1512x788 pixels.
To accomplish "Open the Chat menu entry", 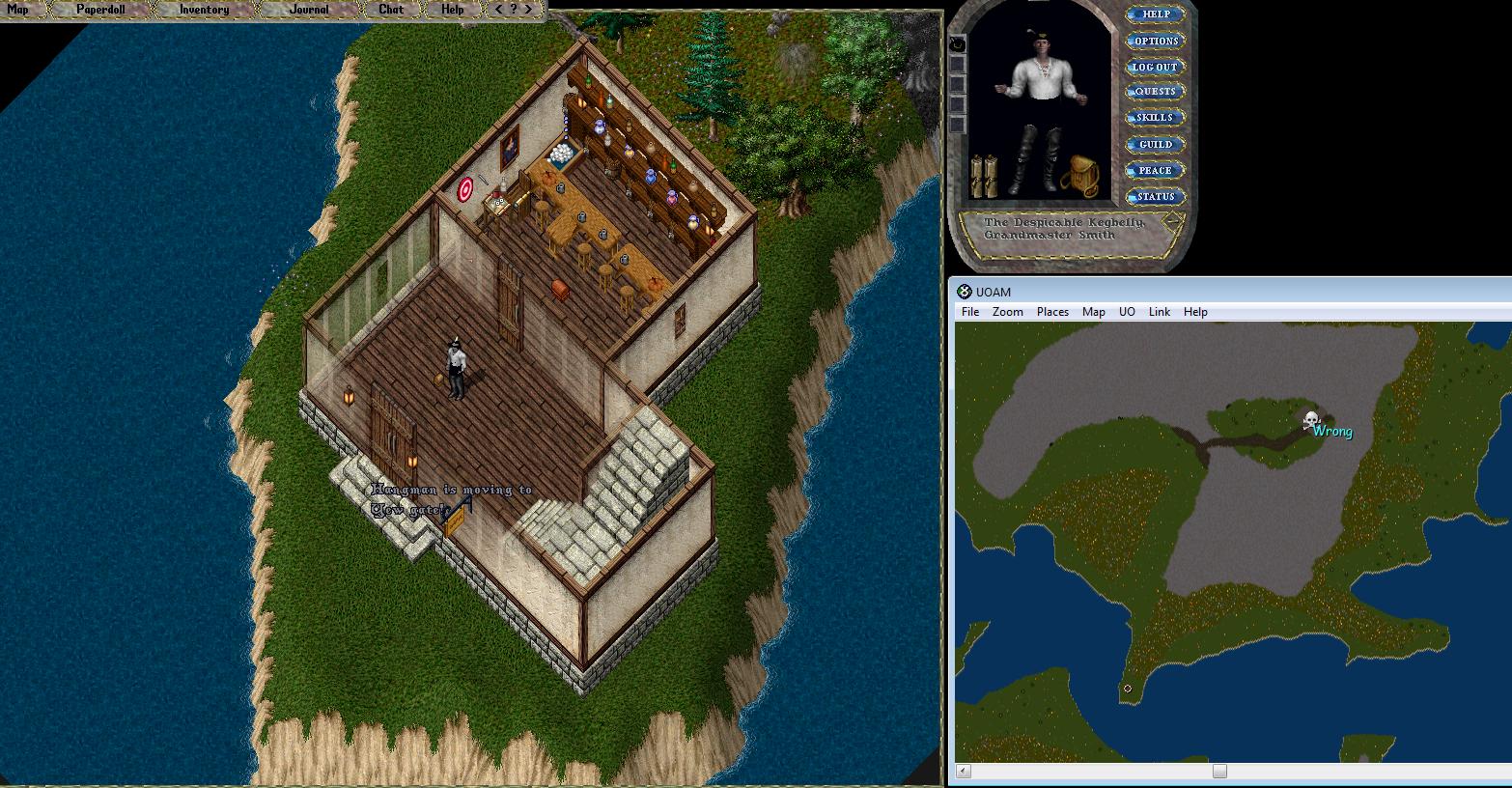I will tap(391, 10).
